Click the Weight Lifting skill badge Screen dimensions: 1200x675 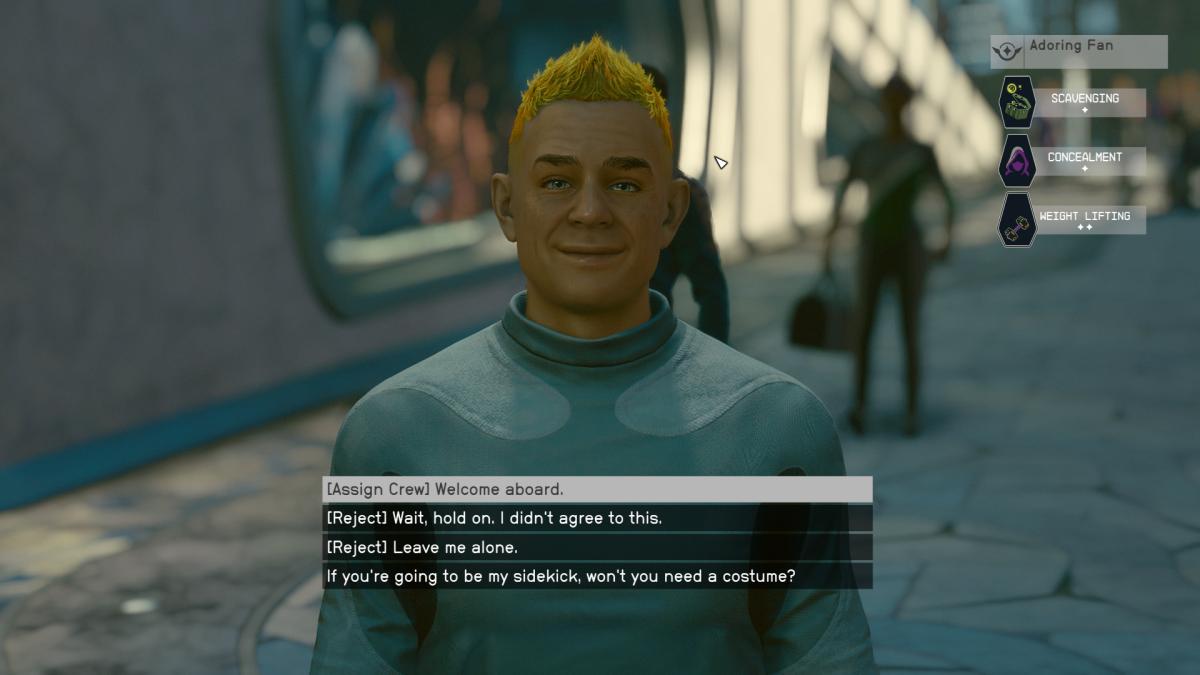(1018, 220)
